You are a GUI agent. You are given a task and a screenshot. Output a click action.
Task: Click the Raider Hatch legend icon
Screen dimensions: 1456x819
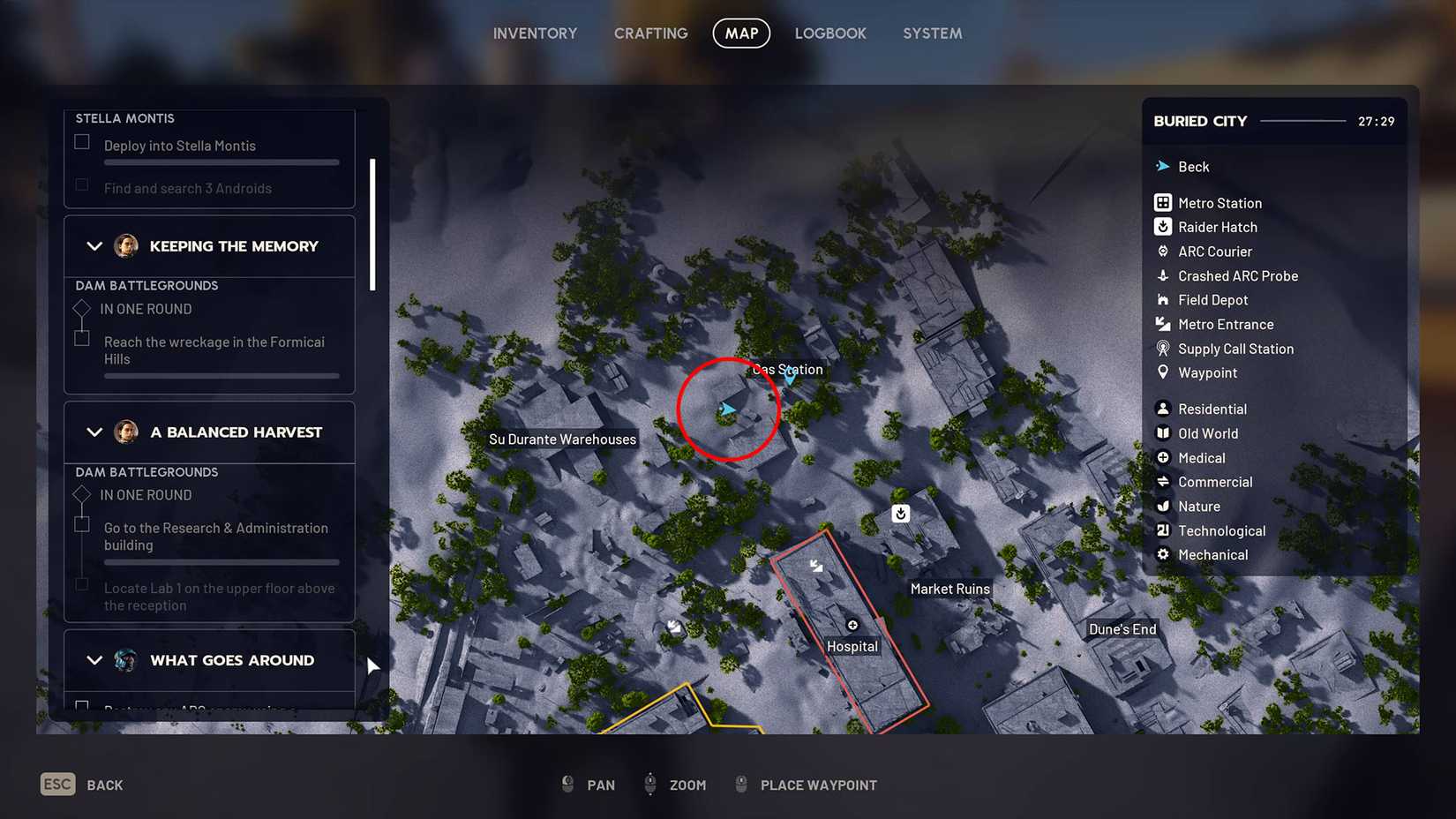click(x=1163, y=227)
